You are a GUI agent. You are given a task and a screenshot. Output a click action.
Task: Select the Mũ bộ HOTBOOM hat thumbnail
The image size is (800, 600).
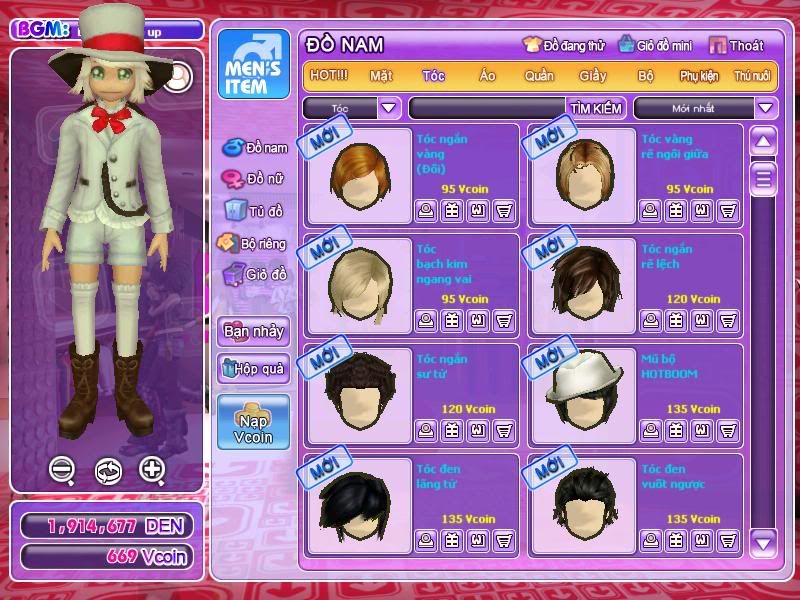point(585,390)
